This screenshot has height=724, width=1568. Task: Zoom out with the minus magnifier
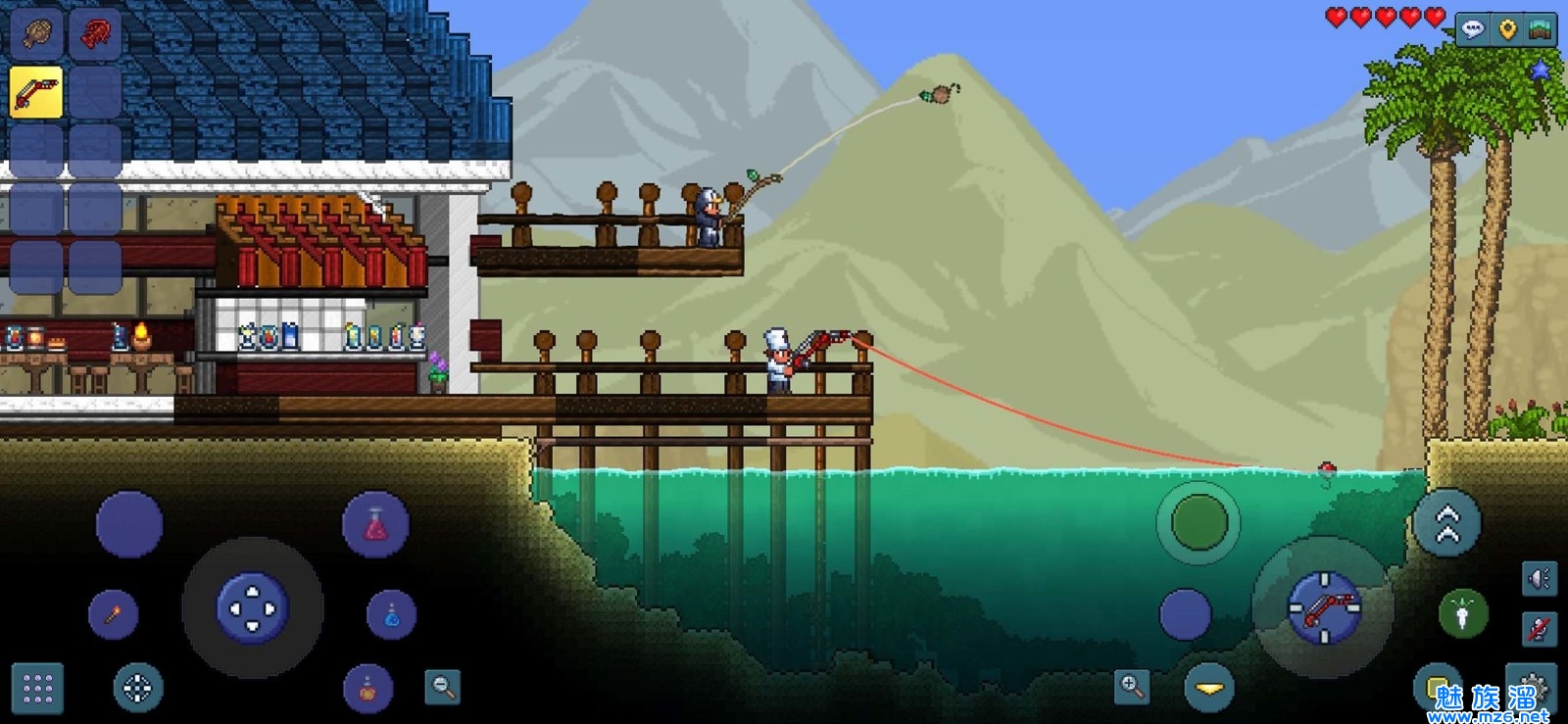(x=443, y=687)
